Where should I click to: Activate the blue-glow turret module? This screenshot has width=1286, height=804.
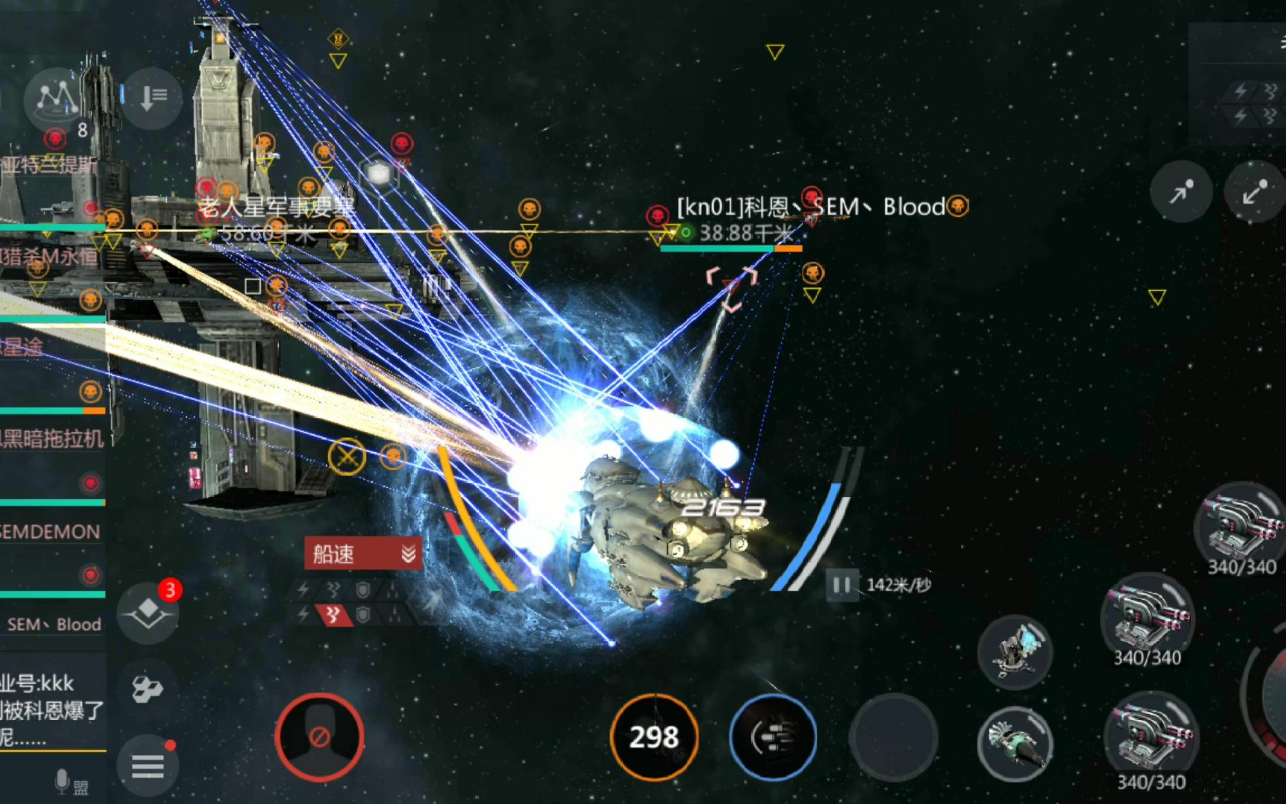(x=1014, y=652)
